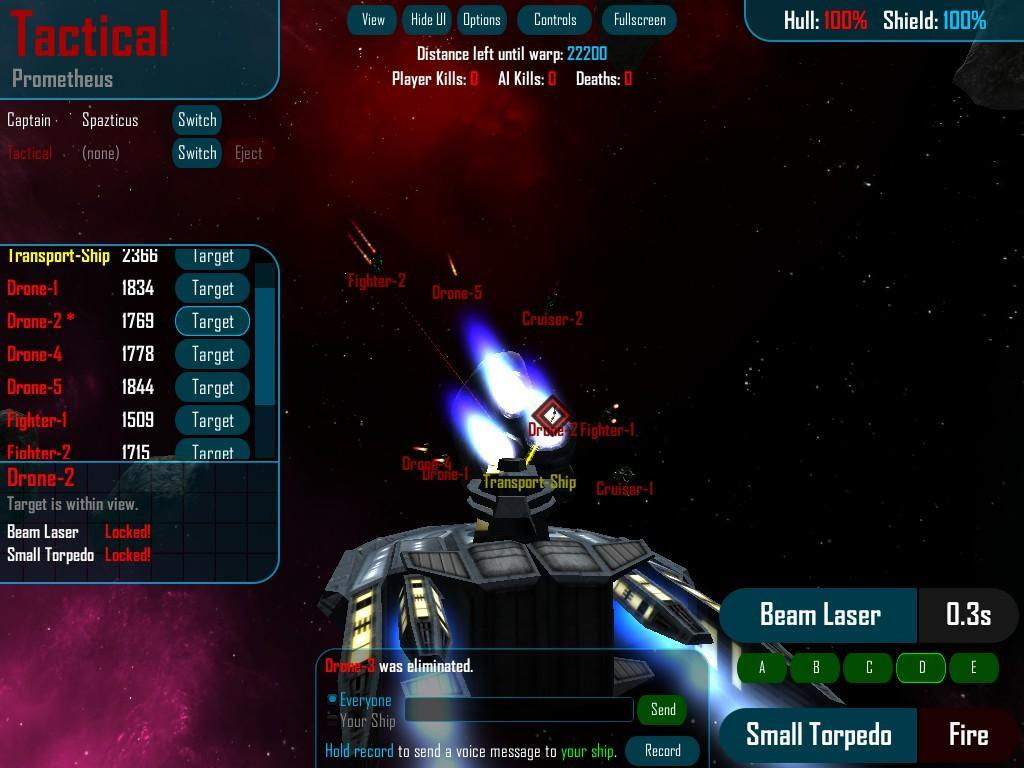Image resolution: width=1024 pixels, height=768 pixels.
Task: Click the chat message input box
Action: (x=519, y=710)
